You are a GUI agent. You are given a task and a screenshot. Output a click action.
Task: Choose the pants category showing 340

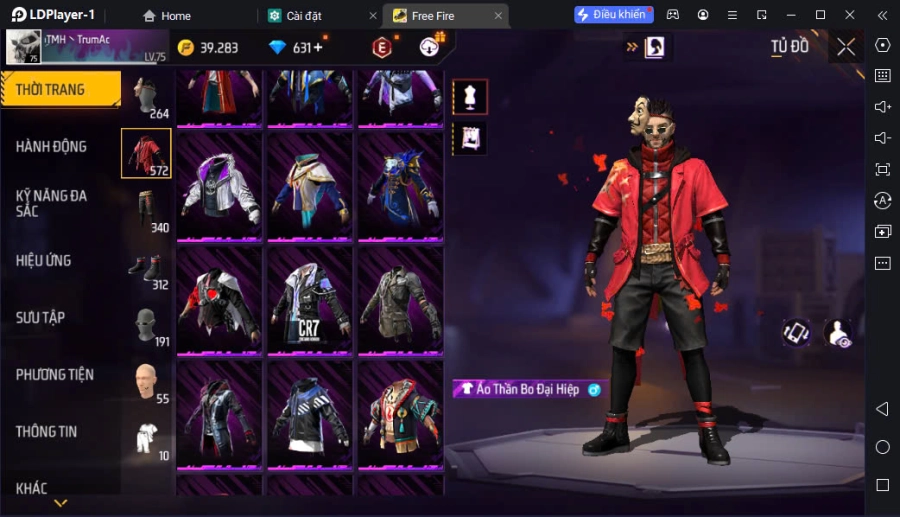[x=147, y=210]
